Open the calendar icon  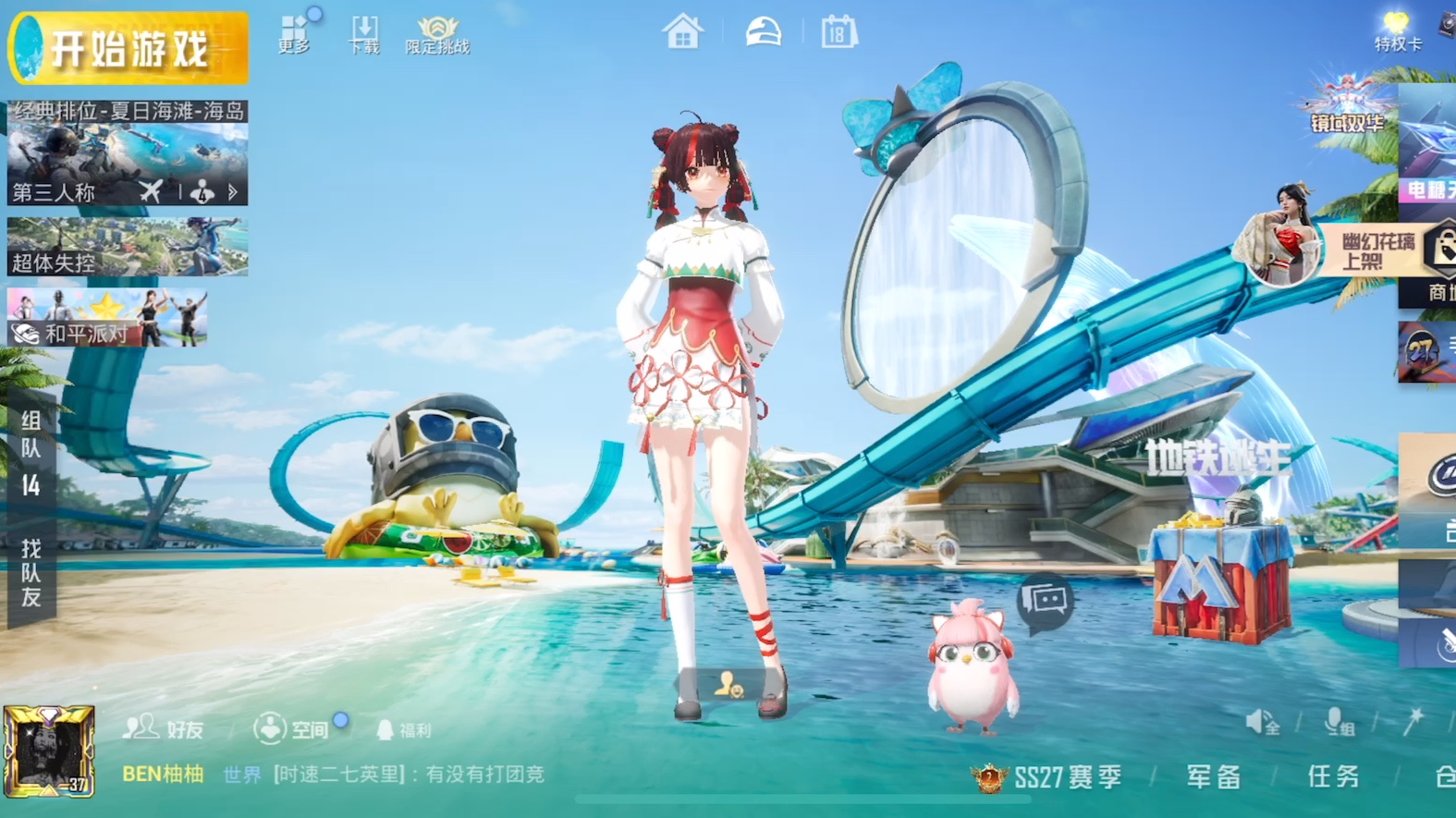[838, 32]
